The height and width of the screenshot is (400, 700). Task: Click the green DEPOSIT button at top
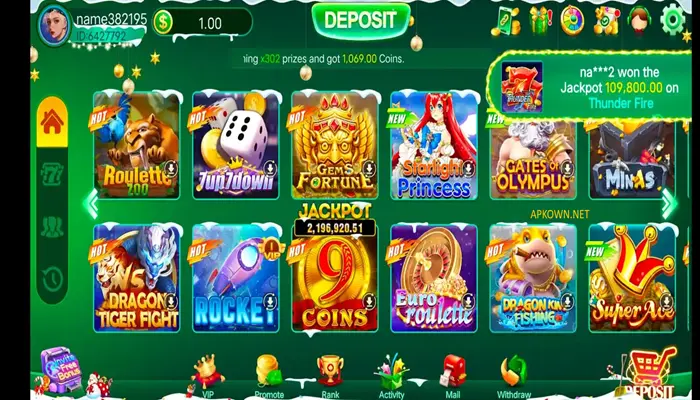click(x=361, y=19)
